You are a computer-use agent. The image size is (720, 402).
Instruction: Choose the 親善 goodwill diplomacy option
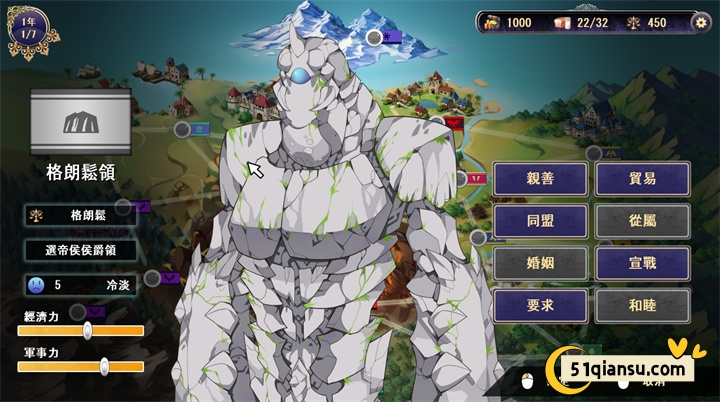539,179
